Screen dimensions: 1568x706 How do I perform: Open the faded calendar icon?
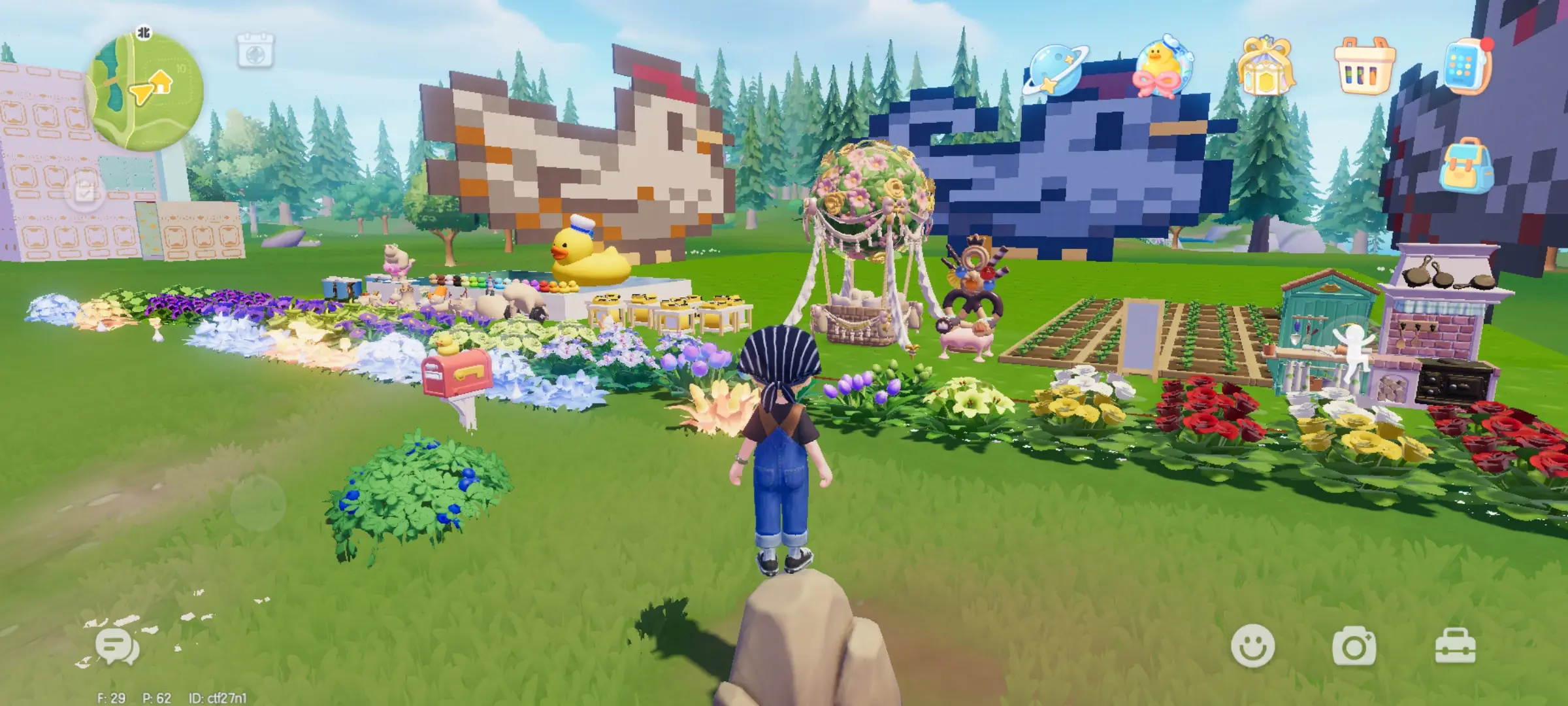point(255,50)
